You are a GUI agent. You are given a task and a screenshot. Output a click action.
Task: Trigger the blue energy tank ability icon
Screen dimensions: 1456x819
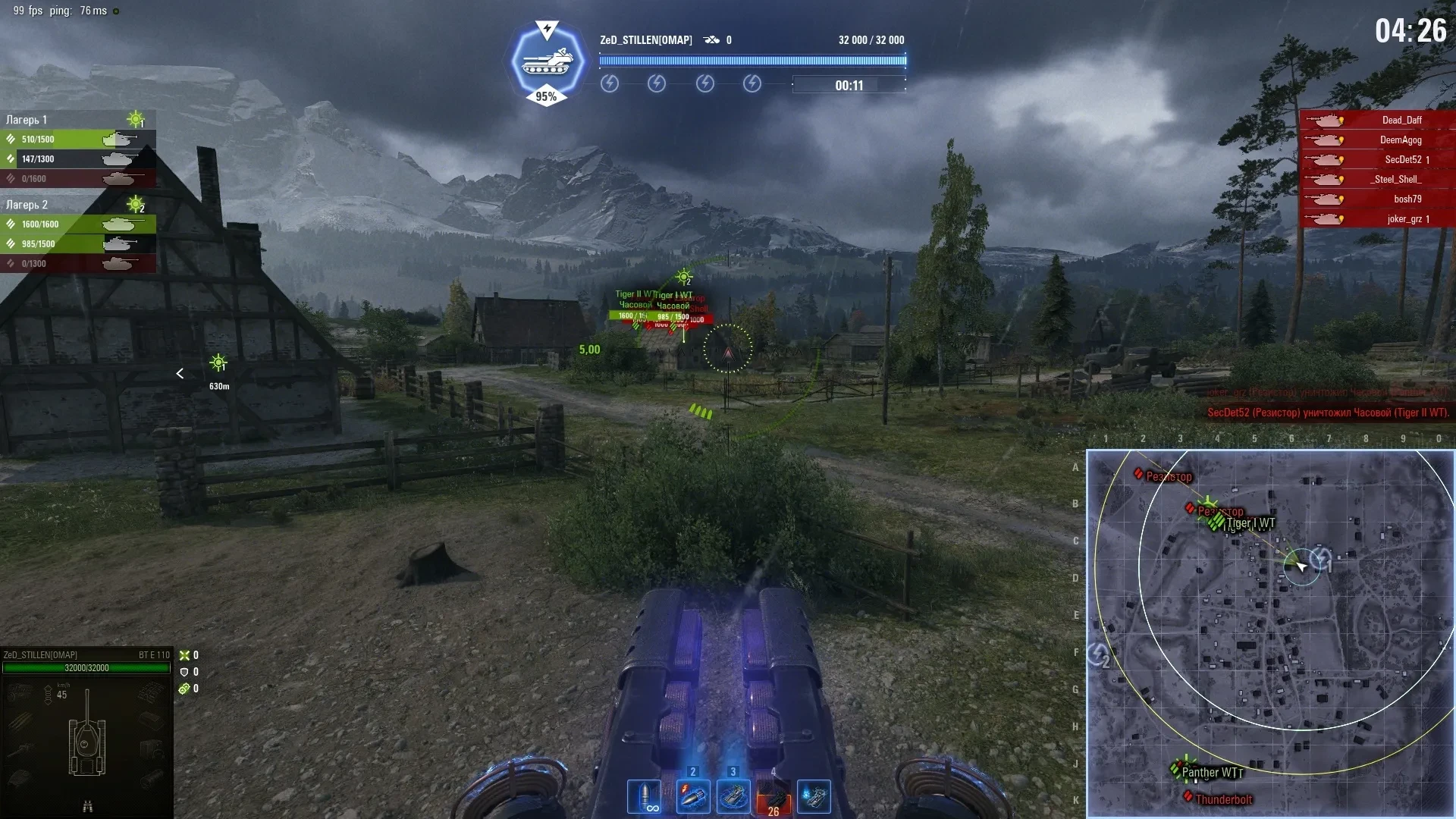pos(814,797)
